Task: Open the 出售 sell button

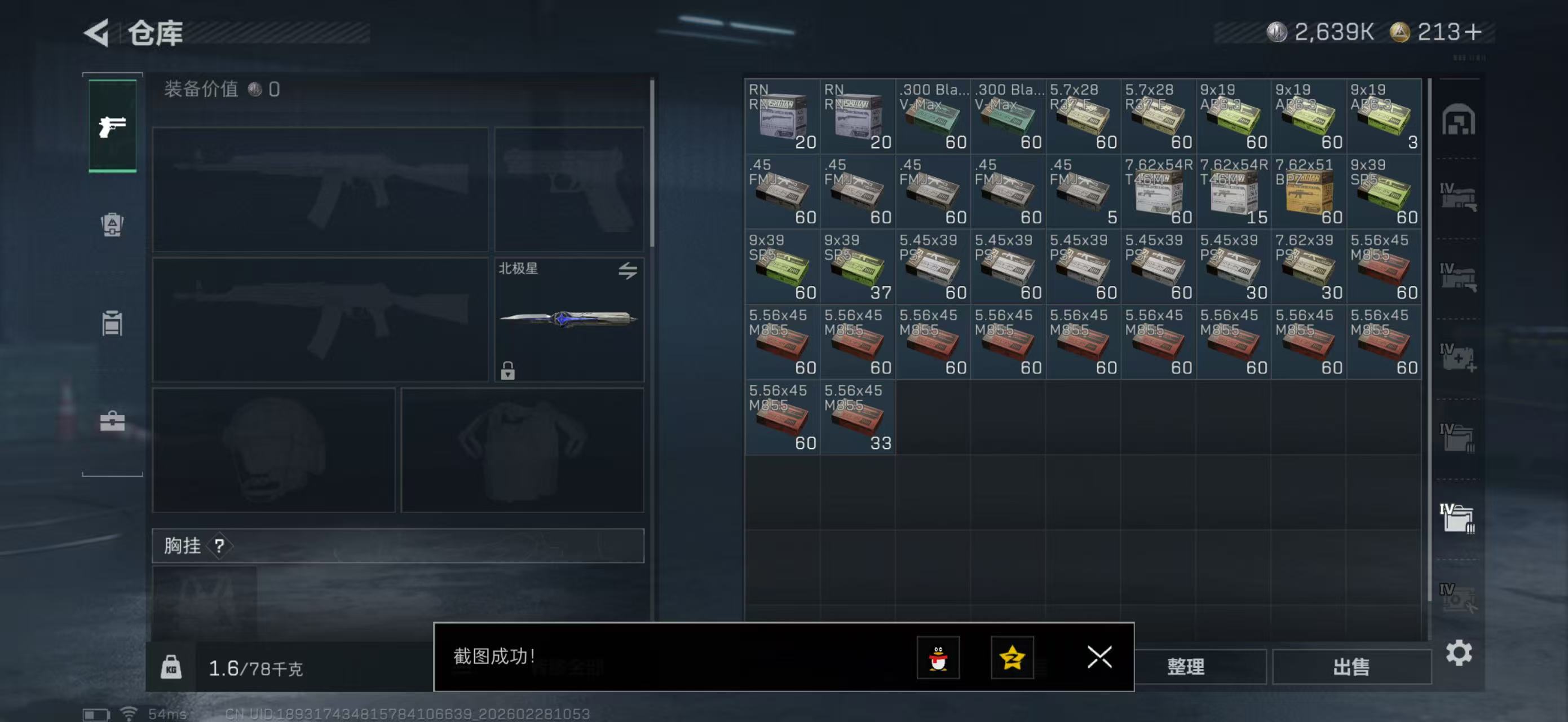Action: click(1351, 667)
